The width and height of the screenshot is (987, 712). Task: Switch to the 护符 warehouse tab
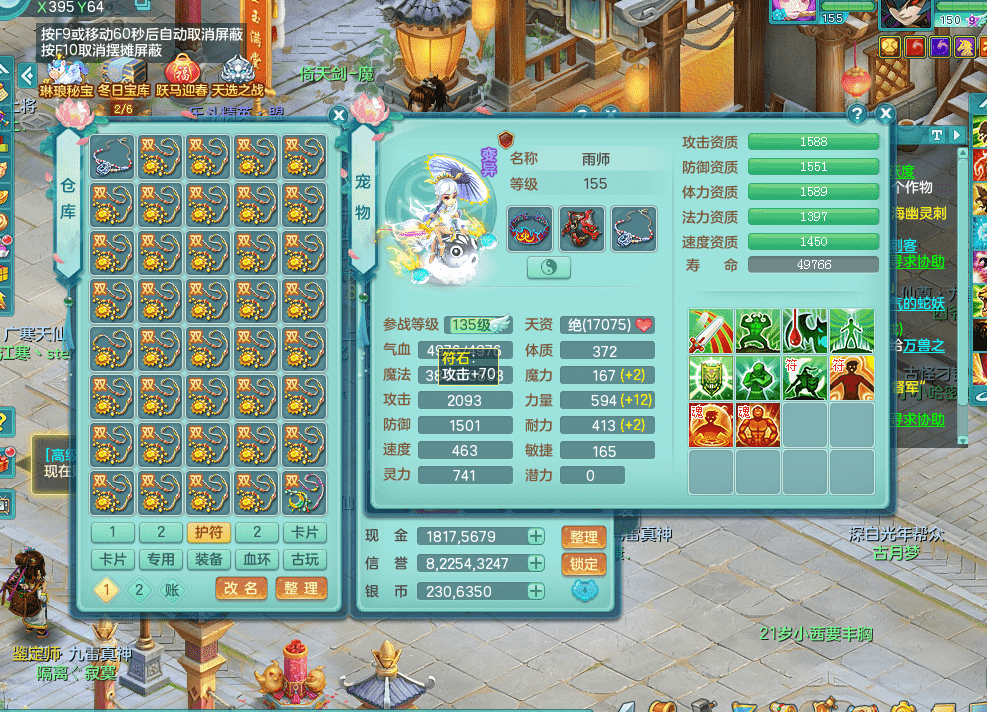[x=206, y=532]
